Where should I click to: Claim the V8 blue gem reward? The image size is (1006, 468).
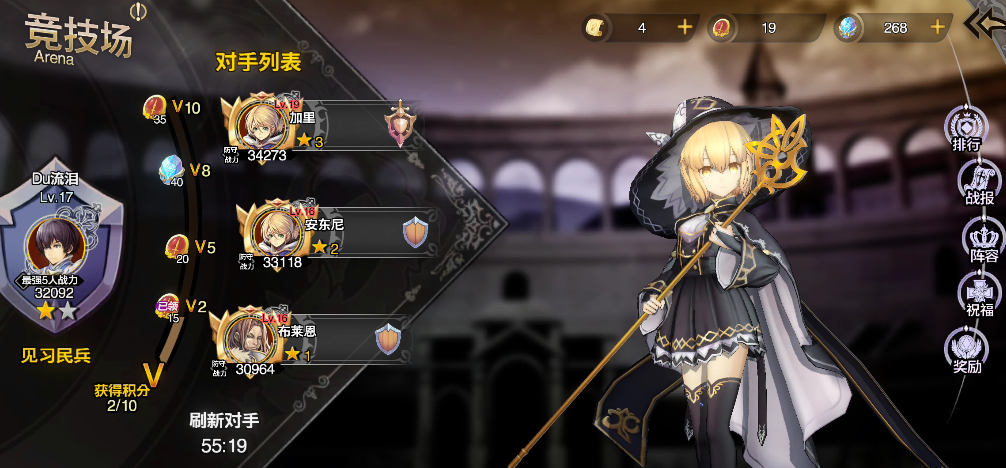(x=173, y=170)
